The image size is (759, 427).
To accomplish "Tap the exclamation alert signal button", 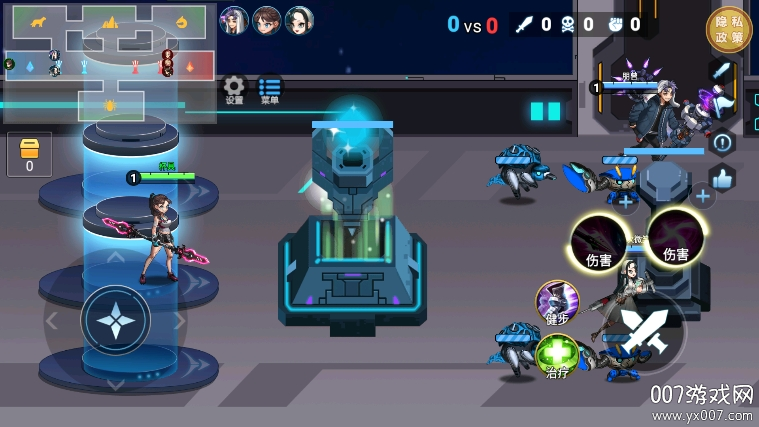I will (x=722, y=143).
